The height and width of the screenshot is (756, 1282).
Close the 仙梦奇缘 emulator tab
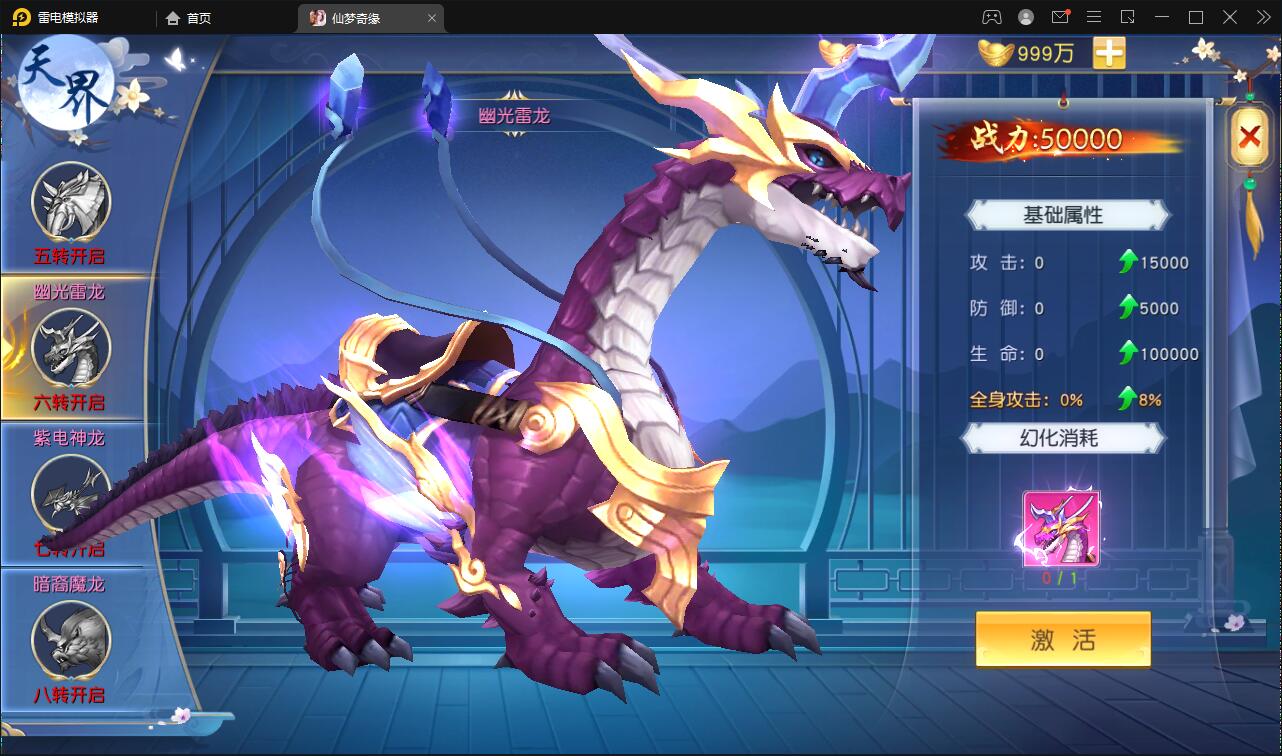[432, 18]
